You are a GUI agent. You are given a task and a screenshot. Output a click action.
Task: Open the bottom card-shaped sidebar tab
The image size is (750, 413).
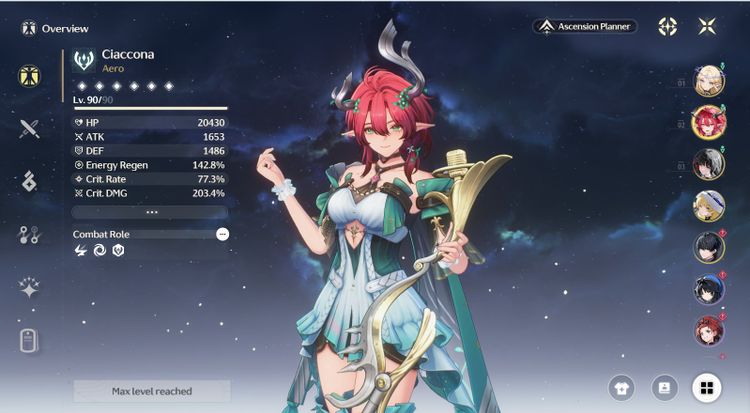click(29, 340)
